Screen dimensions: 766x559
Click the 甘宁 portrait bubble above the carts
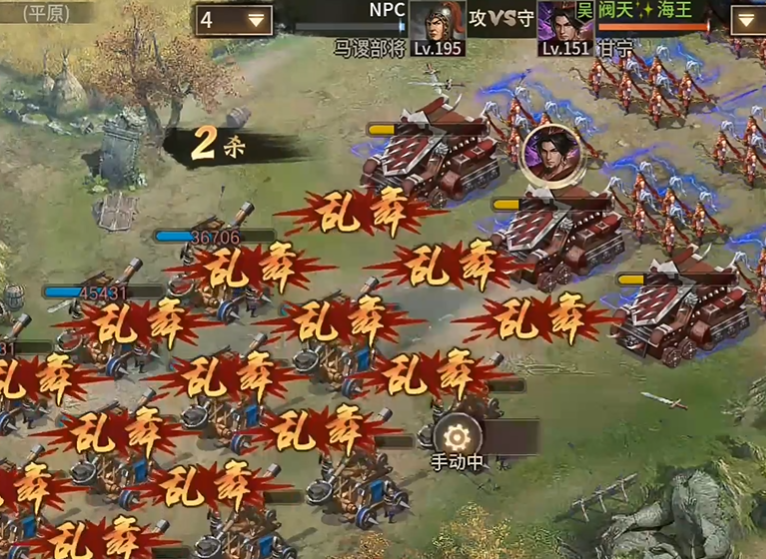551,155
